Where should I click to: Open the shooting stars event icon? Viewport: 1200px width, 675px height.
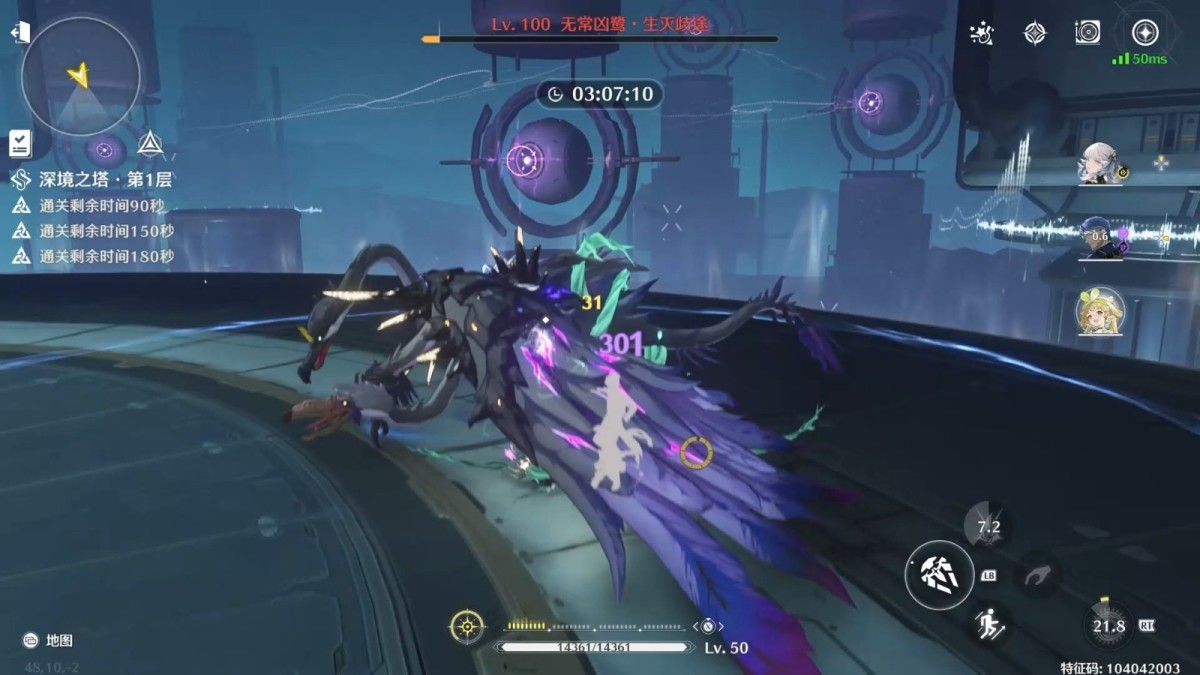pos(982,33)
